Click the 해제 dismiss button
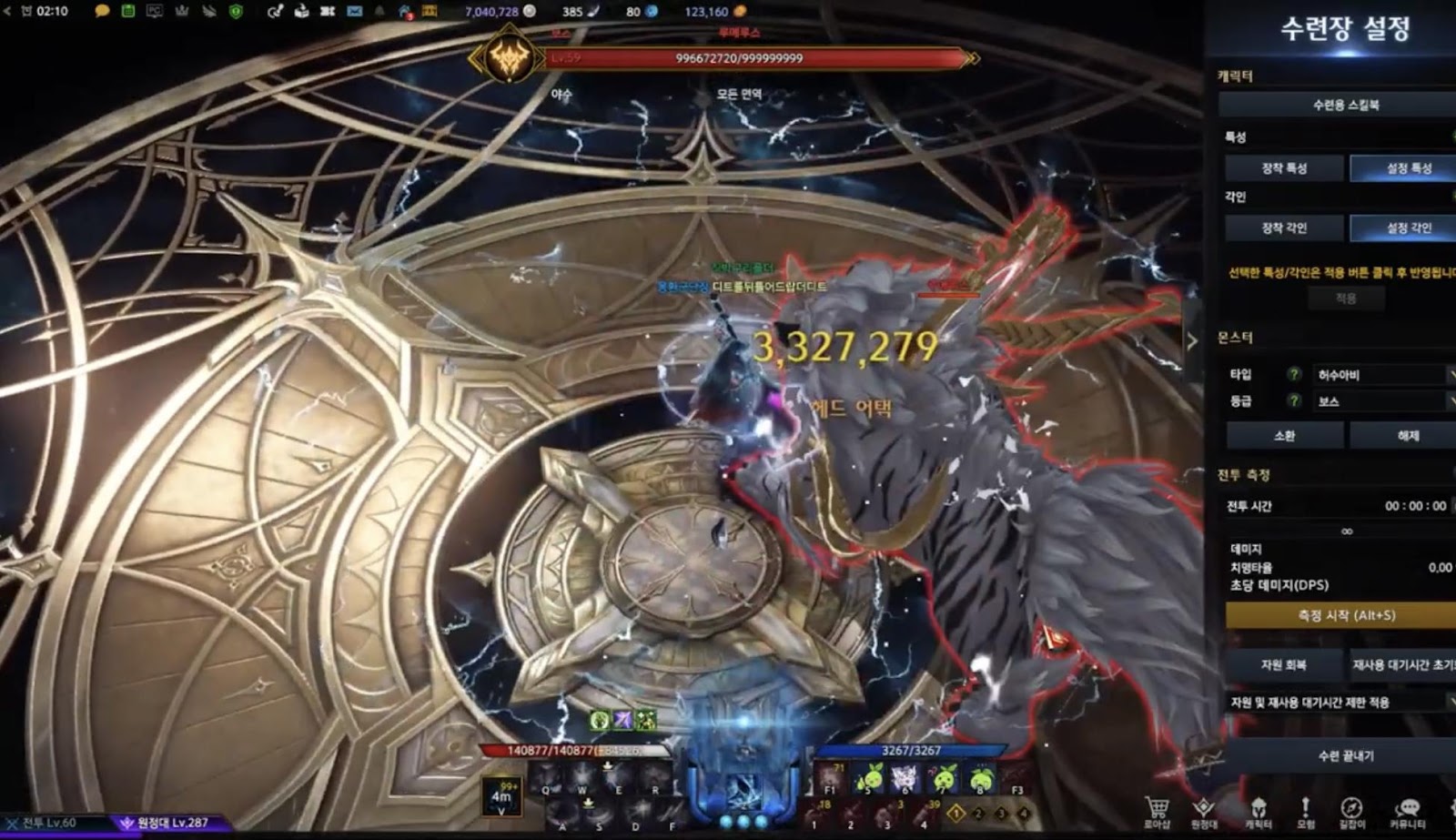The image size is (1456, 840). [x=1407, y=436]
